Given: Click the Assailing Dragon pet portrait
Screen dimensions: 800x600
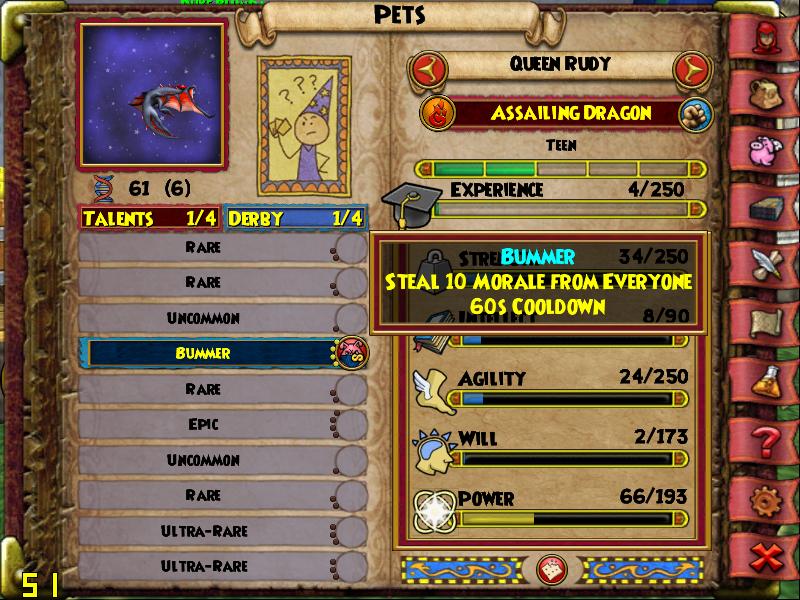Looking at the screenshot, I should tap(152, 94).
